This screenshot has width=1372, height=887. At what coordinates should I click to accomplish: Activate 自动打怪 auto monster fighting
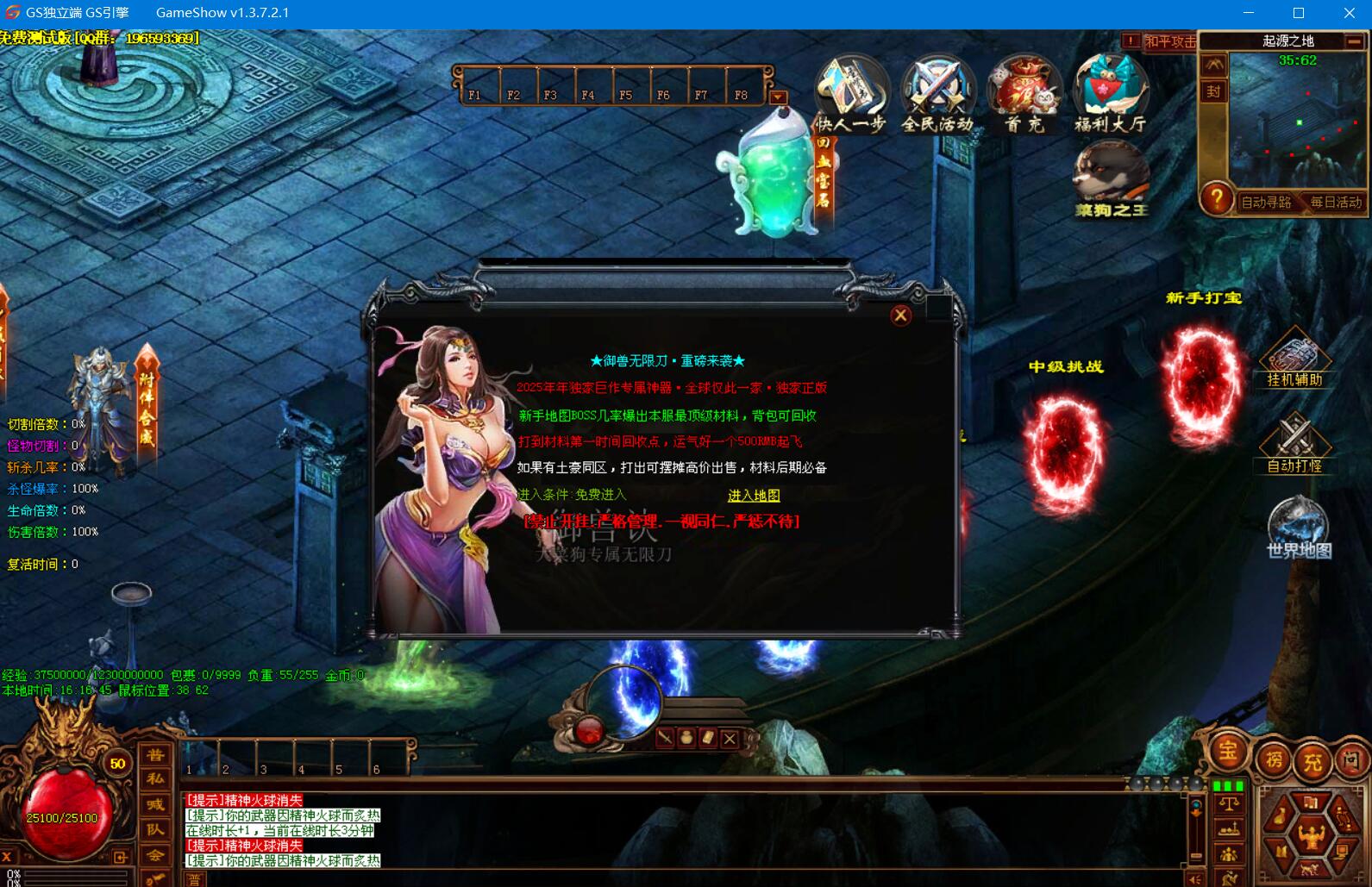click(x=1294, y=445)
